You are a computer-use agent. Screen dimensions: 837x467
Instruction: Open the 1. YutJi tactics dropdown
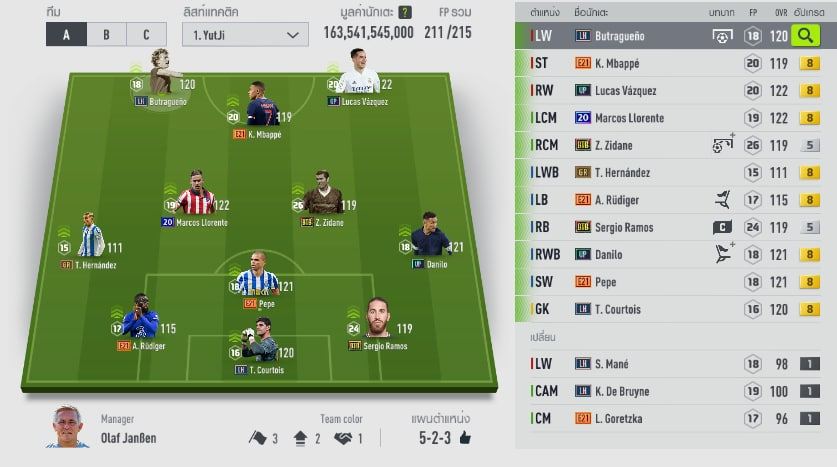[x=245, y=35]
